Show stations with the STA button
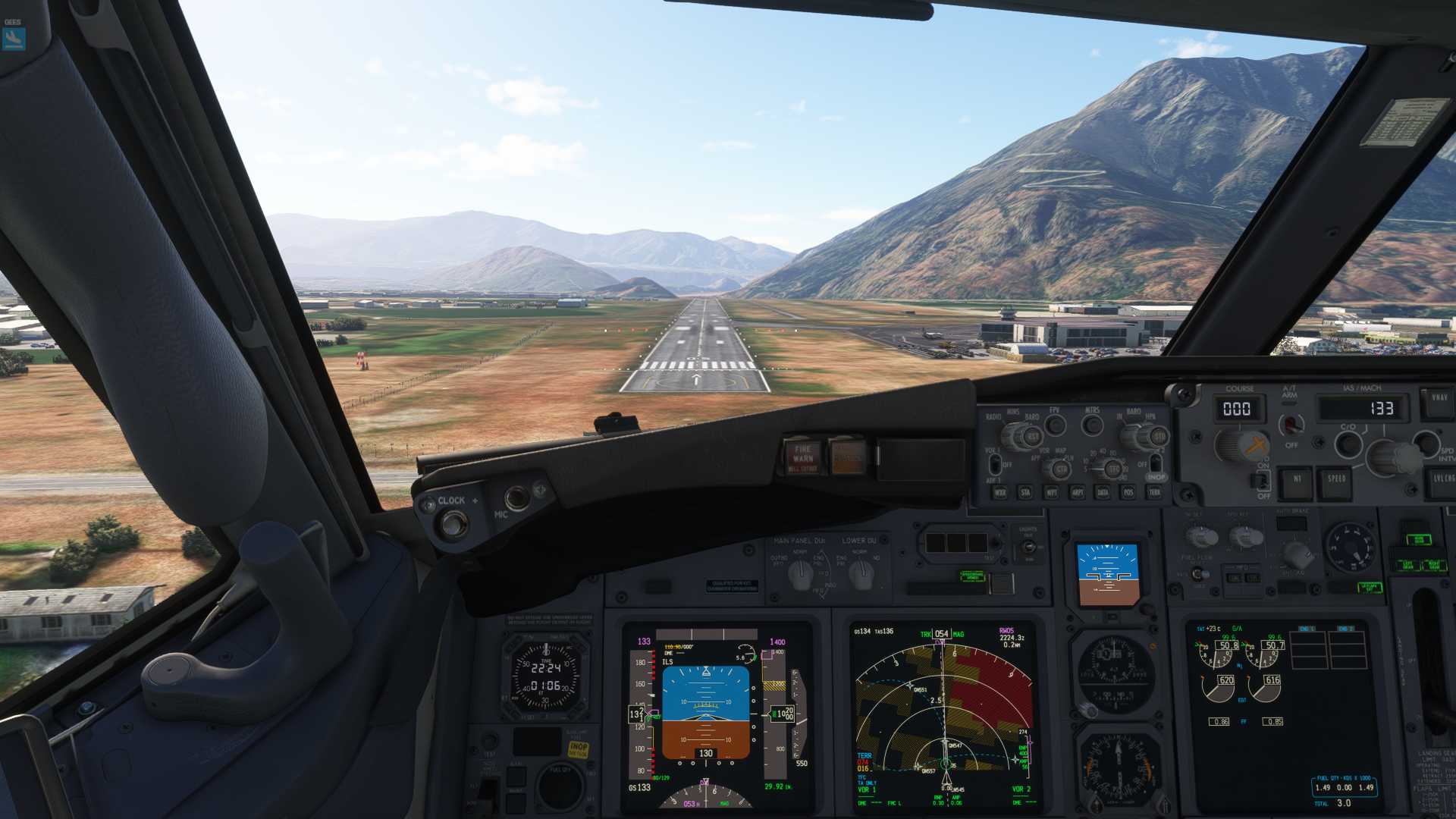This screenshot has height=819, width=1456. pos(1026,493)
